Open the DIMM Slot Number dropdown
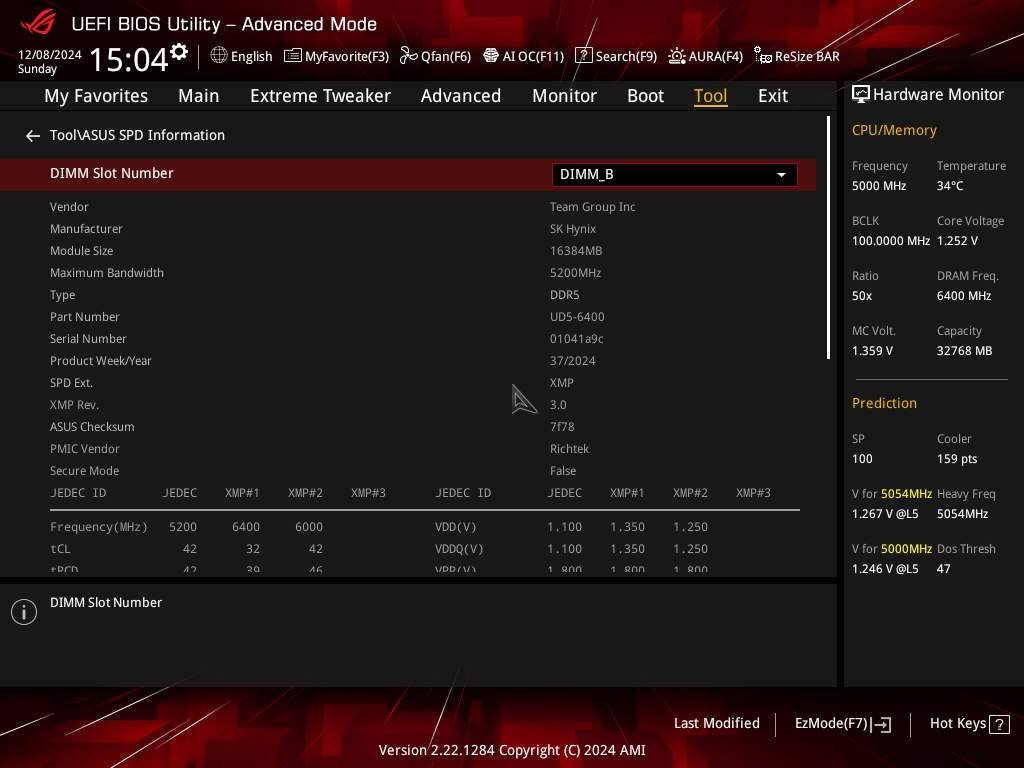1024x768 pixels. (x=674, y=174)
